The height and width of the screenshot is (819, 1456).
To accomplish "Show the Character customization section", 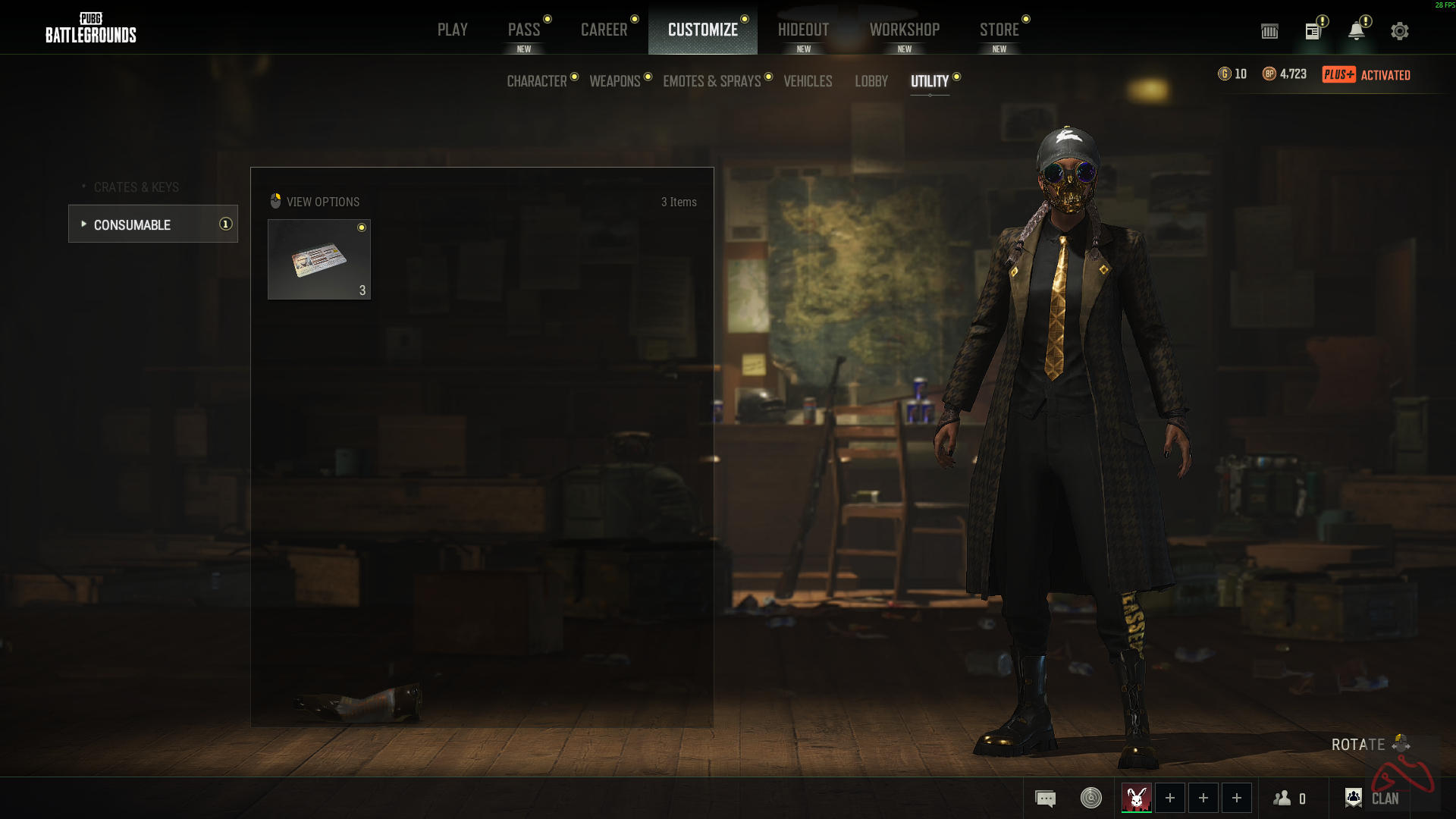I will (537, 81).
